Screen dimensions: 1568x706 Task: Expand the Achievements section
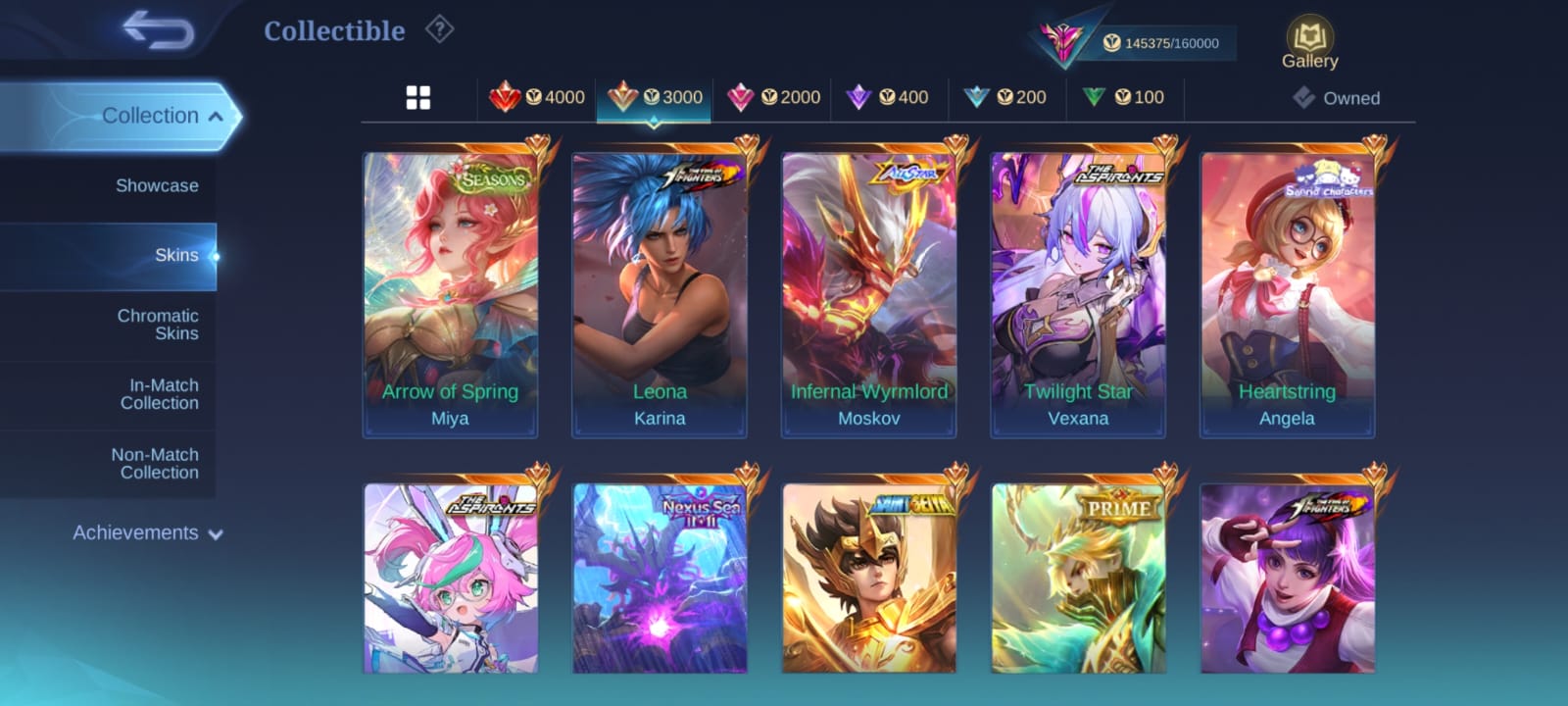point(147,533)
